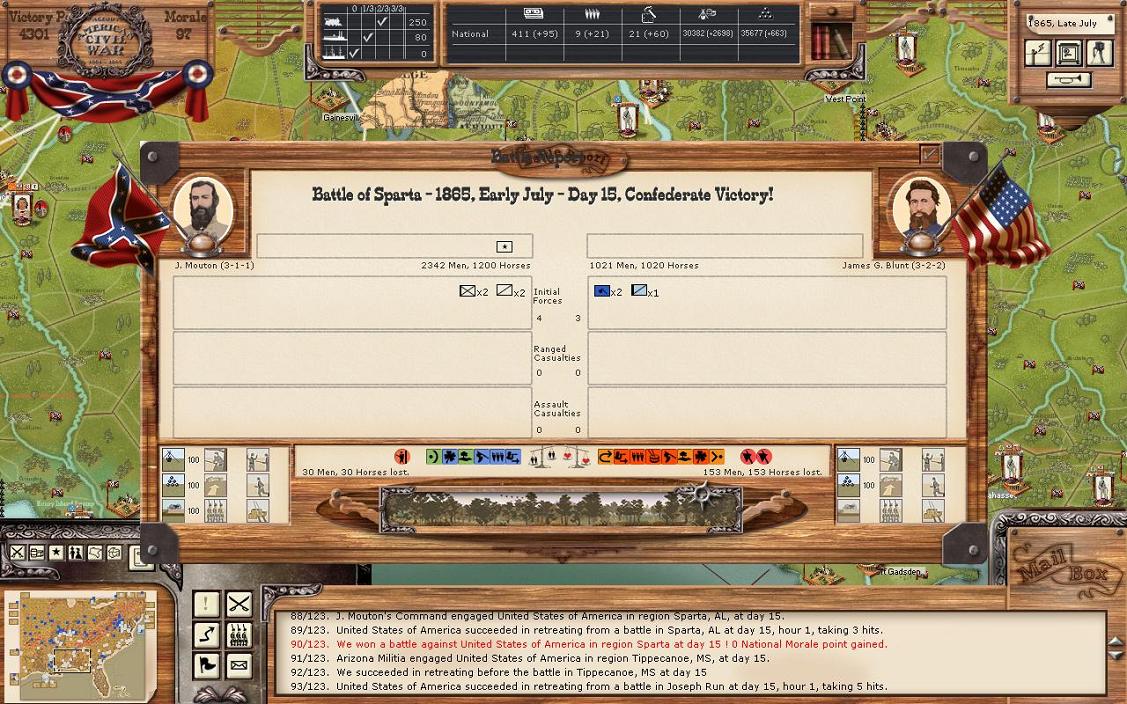Select the crossed sabers message filter
This screenshot has width=1127, height=704.
(x=238, y=604)
